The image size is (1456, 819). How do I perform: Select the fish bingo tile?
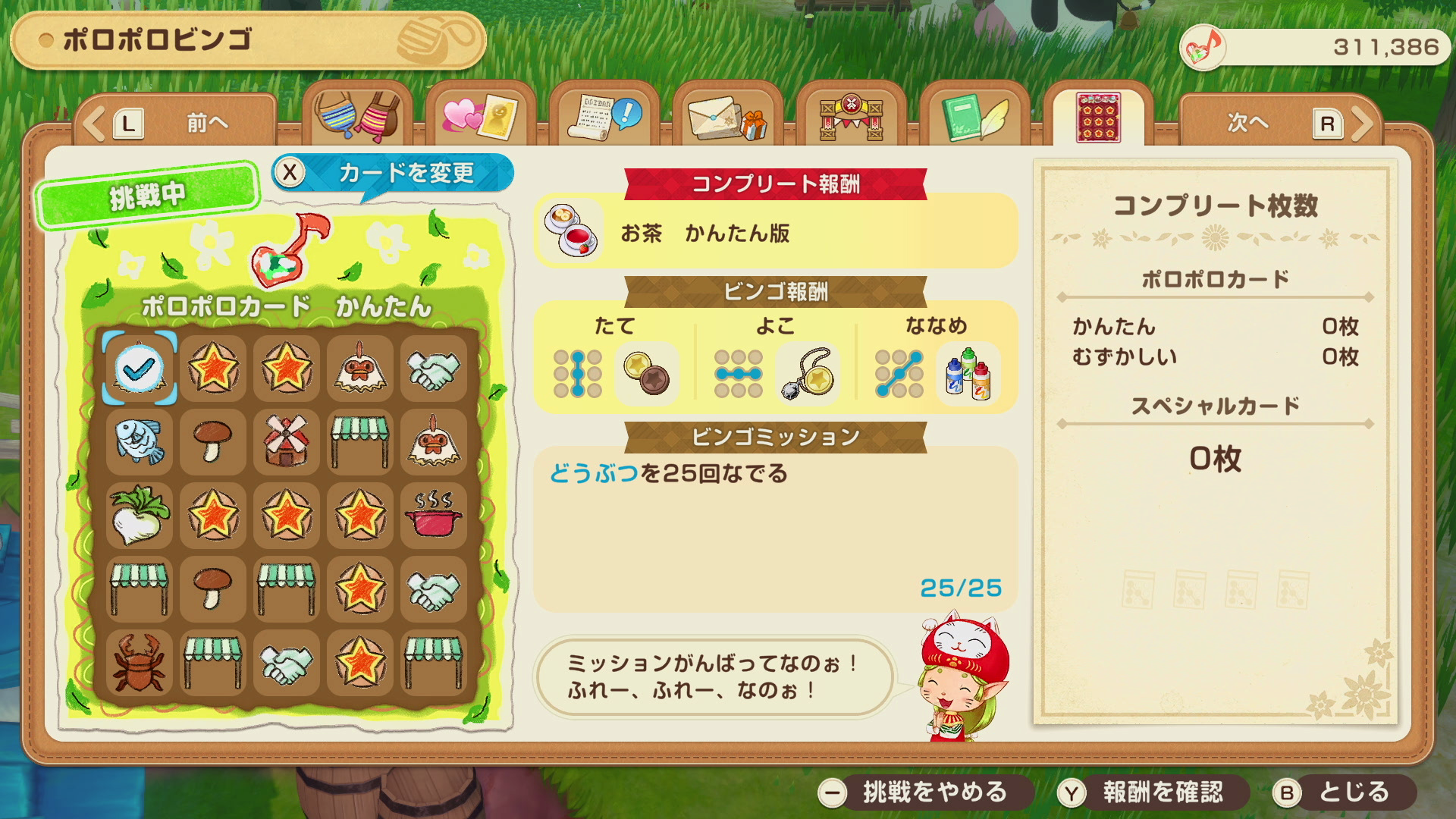pos(140,441)
